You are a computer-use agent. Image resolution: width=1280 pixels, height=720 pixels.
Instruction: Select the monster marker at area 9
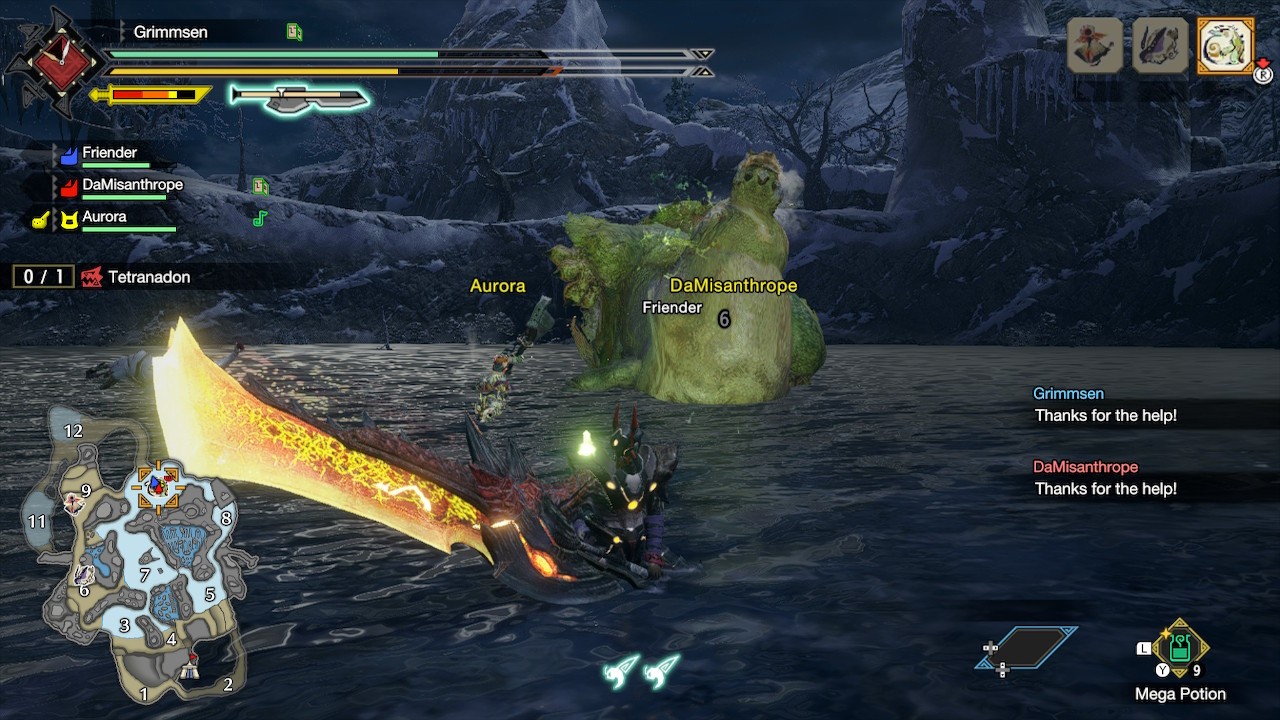click(73, 503)
